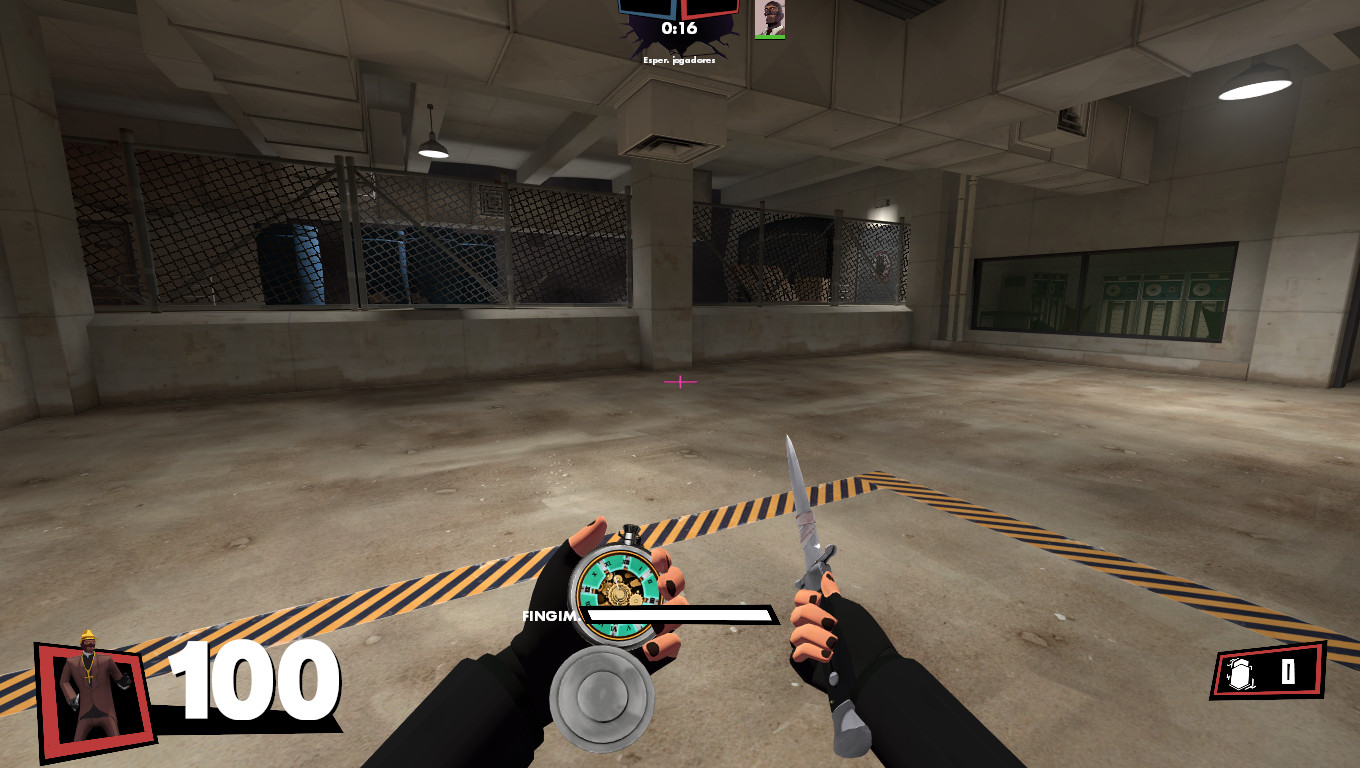Click the crosshair at the center of the screen
1360x768 pixels.
pos(680,382)
